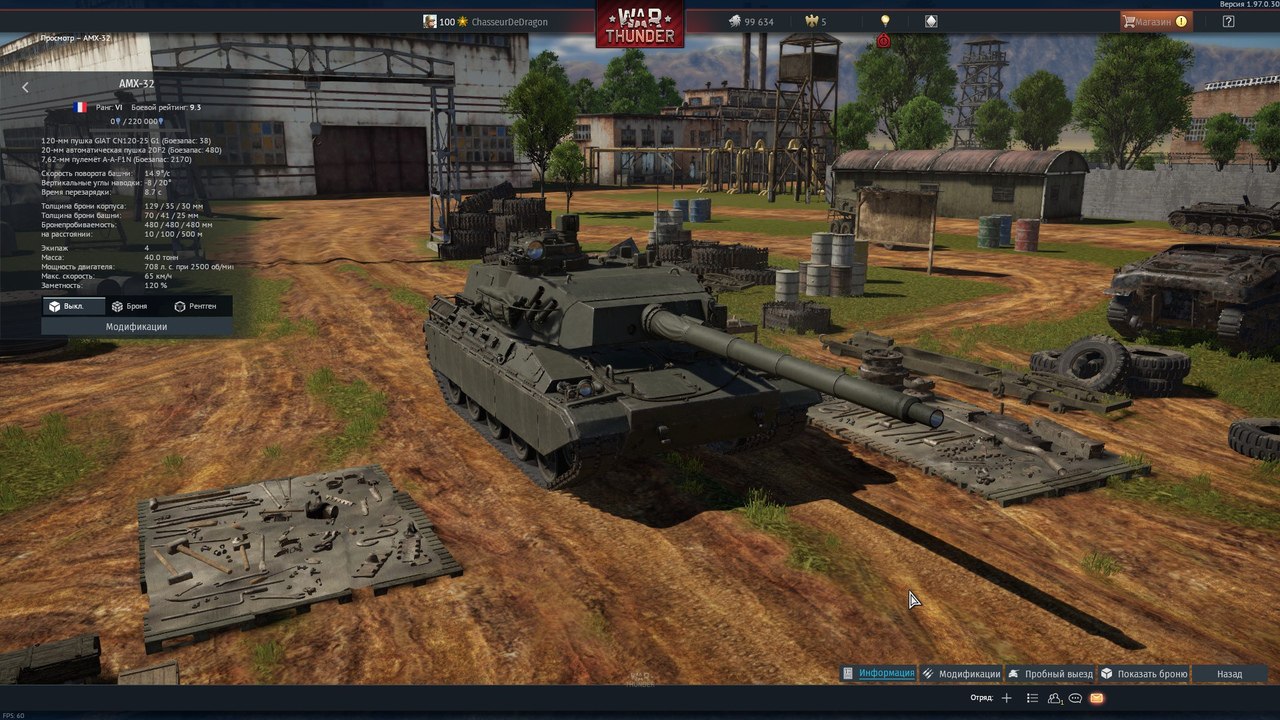Select the Информация button

coord(879,673)
